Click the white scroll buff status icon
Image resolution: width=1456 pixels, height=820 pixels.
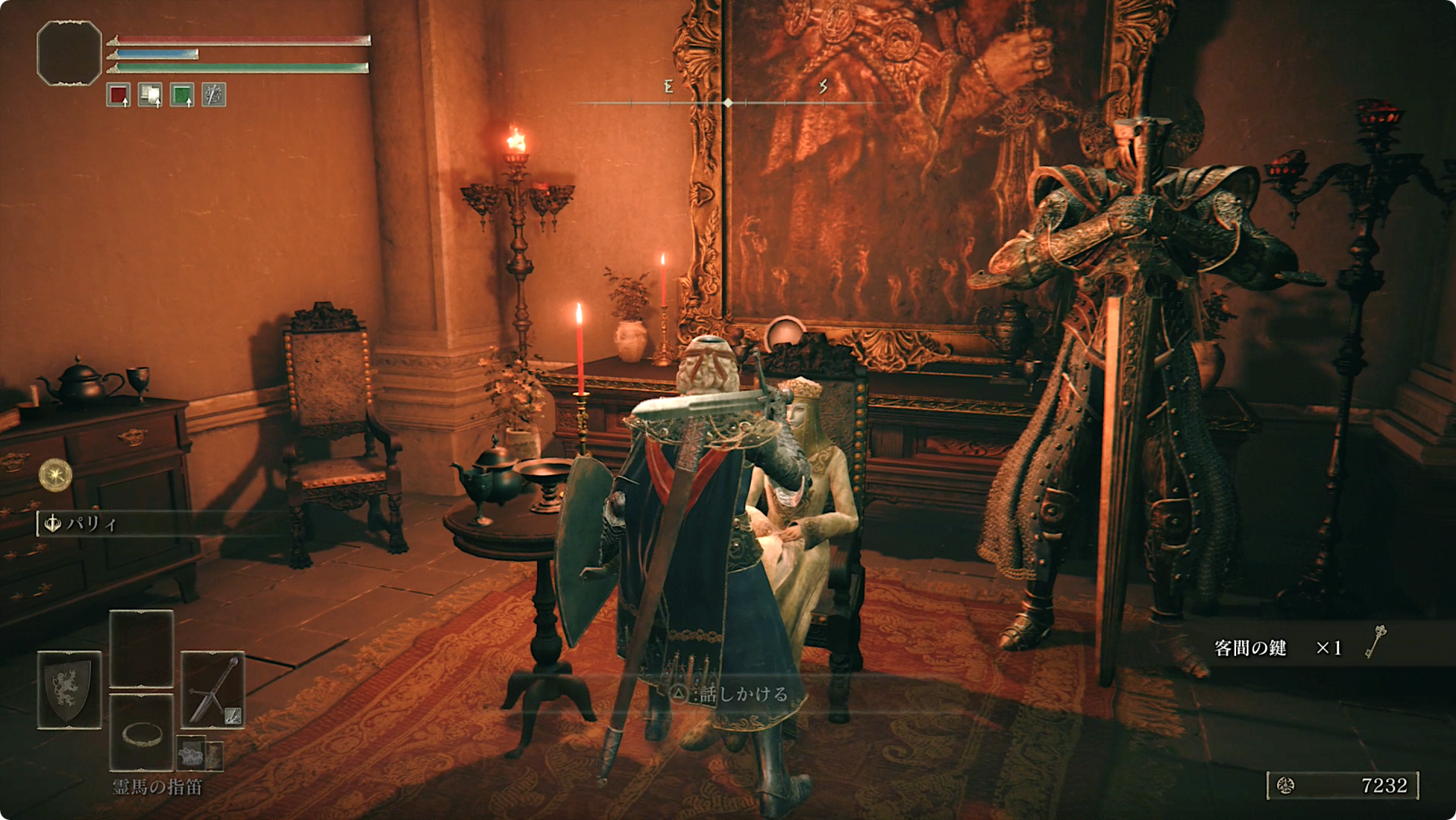(x=150, y=95)
